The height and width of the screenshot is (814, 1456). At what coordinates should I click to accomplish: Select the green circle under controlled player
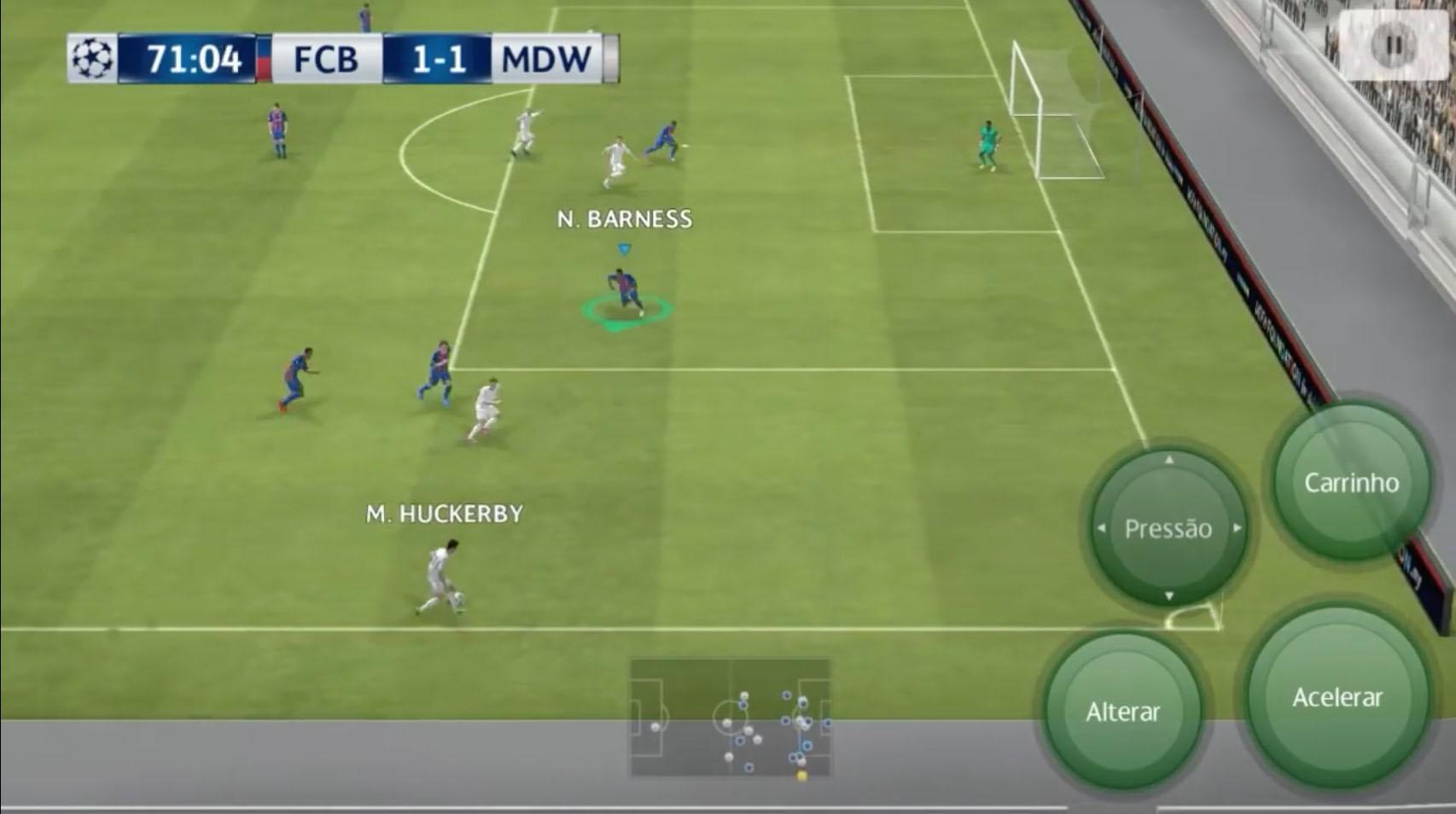click(x=624, y=311)
